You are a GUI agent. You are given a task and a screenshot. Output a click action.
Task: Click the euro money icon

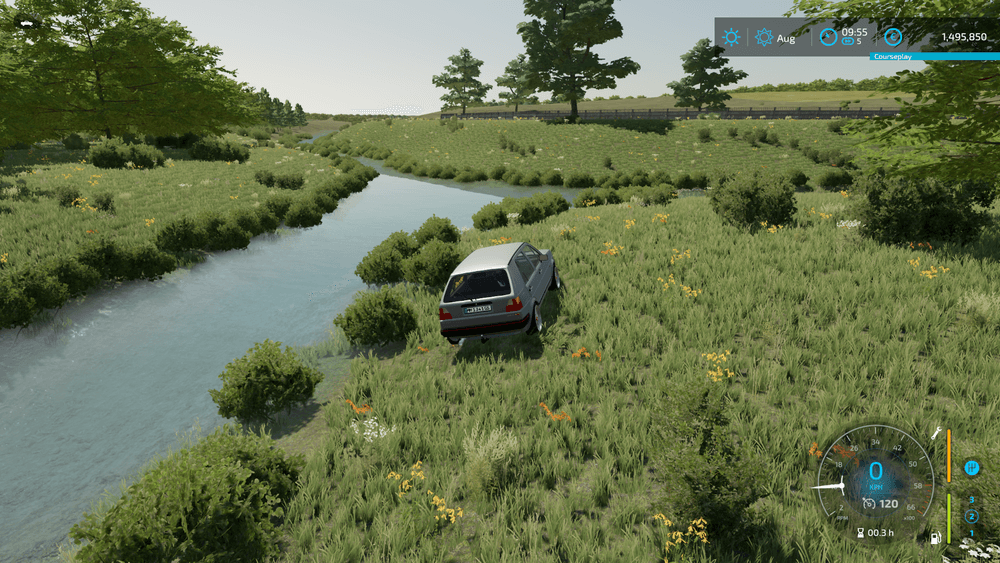point(893,37)
